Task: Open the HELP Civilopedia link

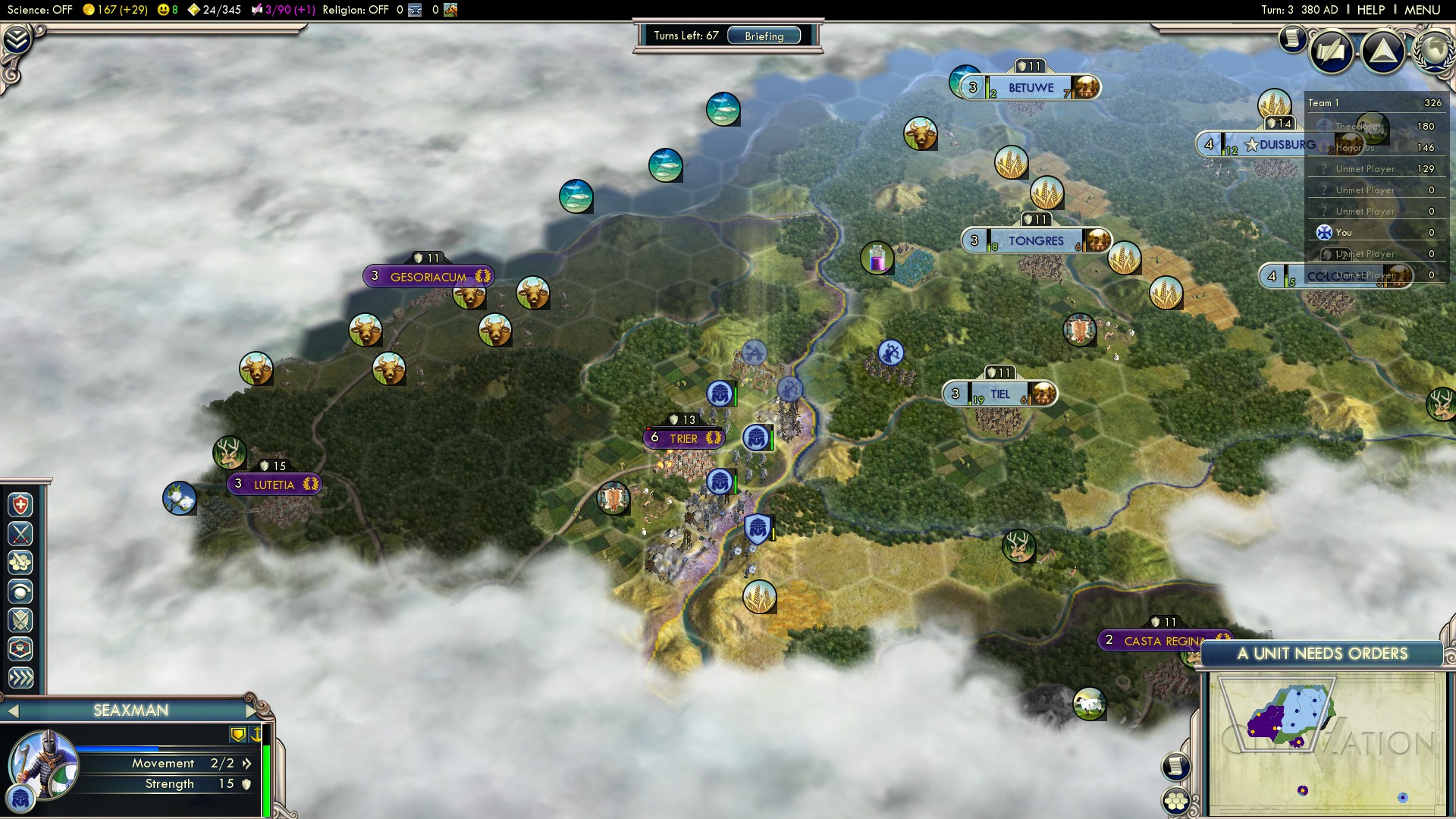Action: (x=1370, y=10)
